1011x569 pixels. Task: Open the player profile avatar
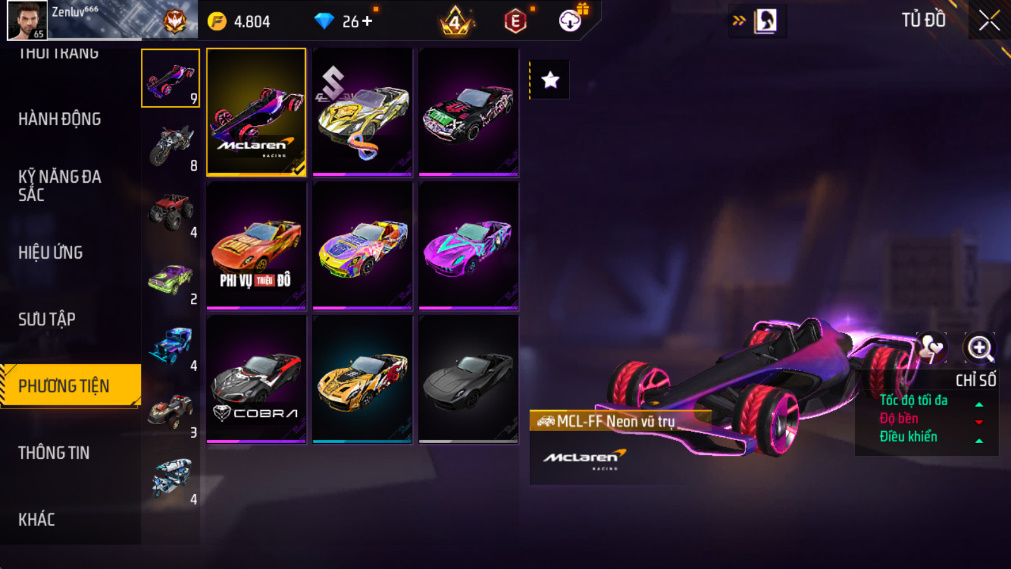point(27,20)
